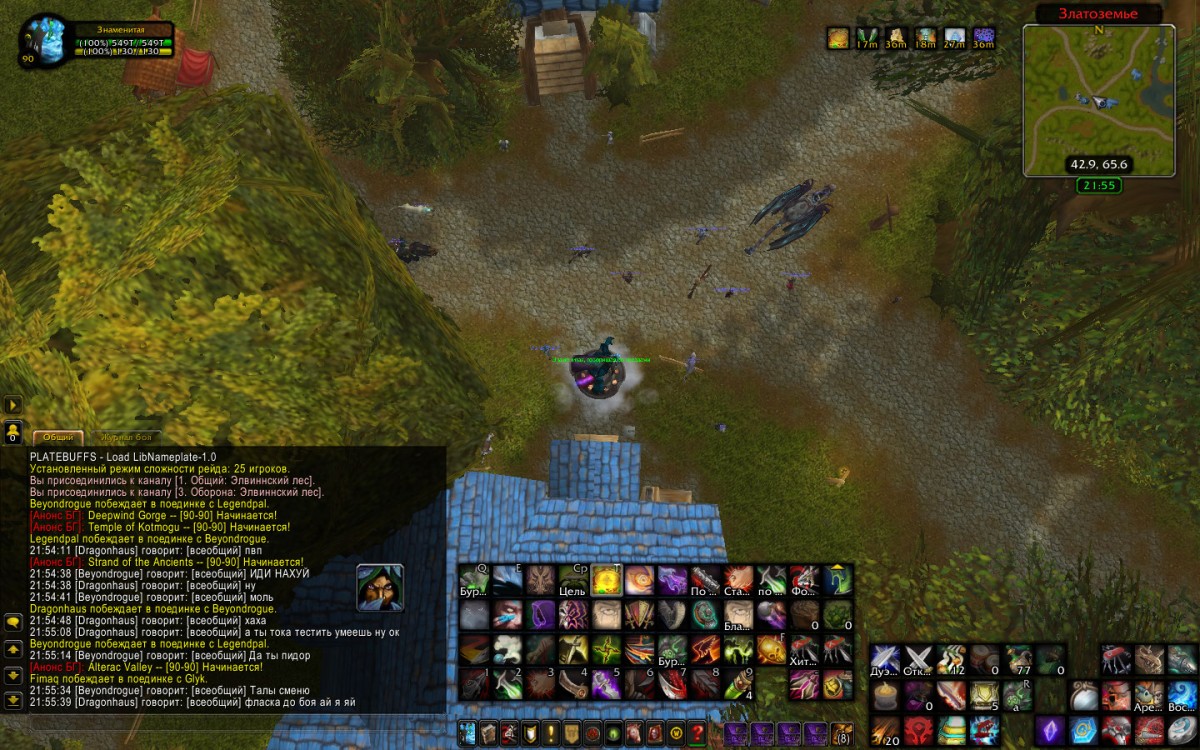Jump chat to the bottom

click(13, 701)
